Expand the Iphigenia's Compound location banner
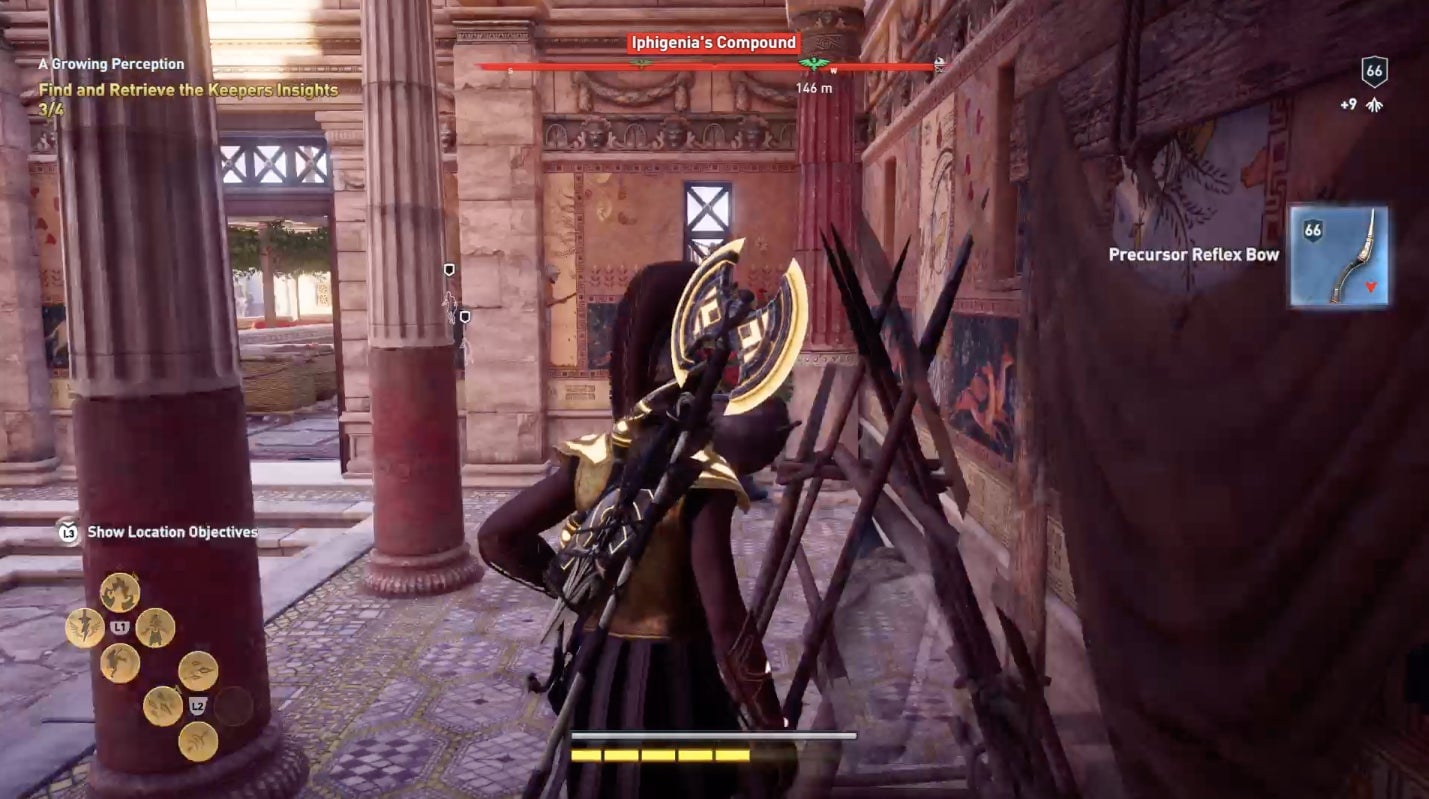Image resolution: width=1429 pixels, height=799 pixels. [713, 42]
